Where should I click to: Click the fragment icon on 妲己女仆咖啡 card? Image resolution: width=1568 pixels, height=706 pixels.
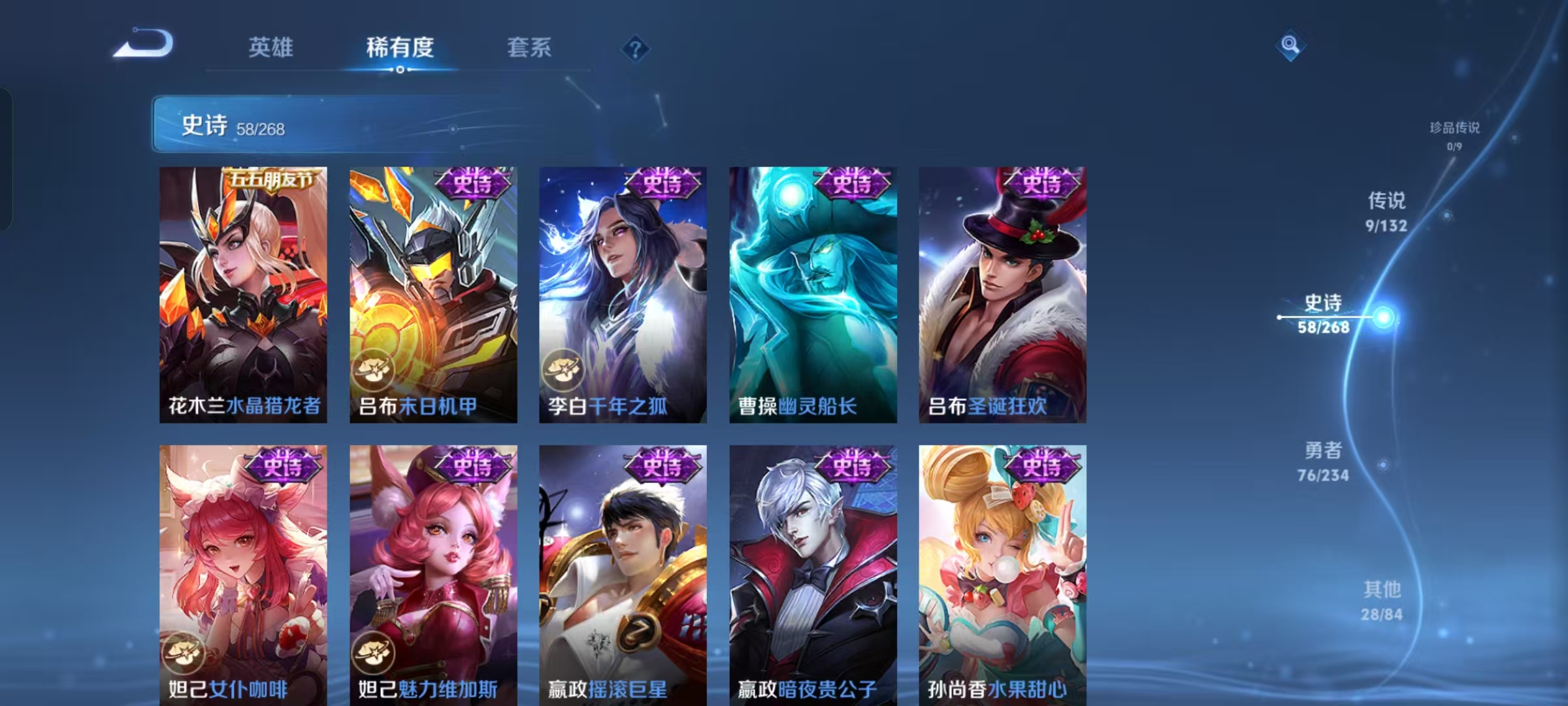click(x=184, y=653)
